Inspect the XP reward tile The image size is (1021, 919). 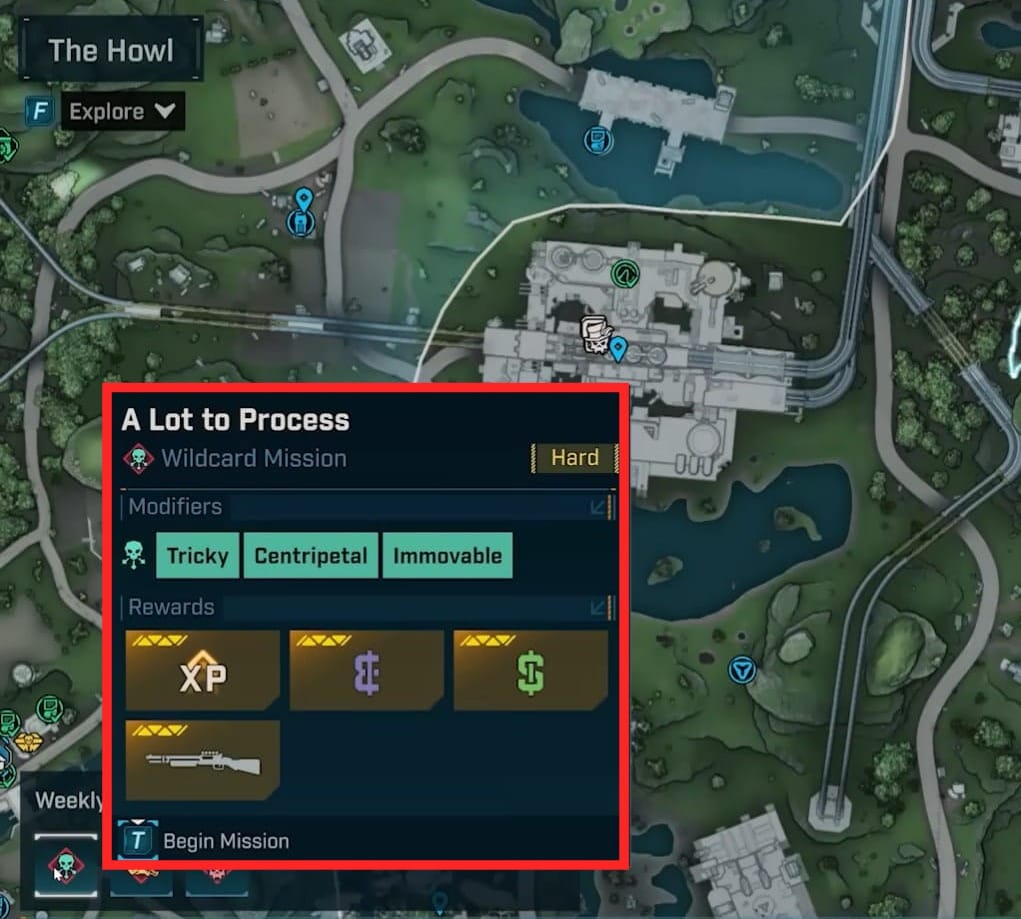pyautogui.click(x=202, y=670)
